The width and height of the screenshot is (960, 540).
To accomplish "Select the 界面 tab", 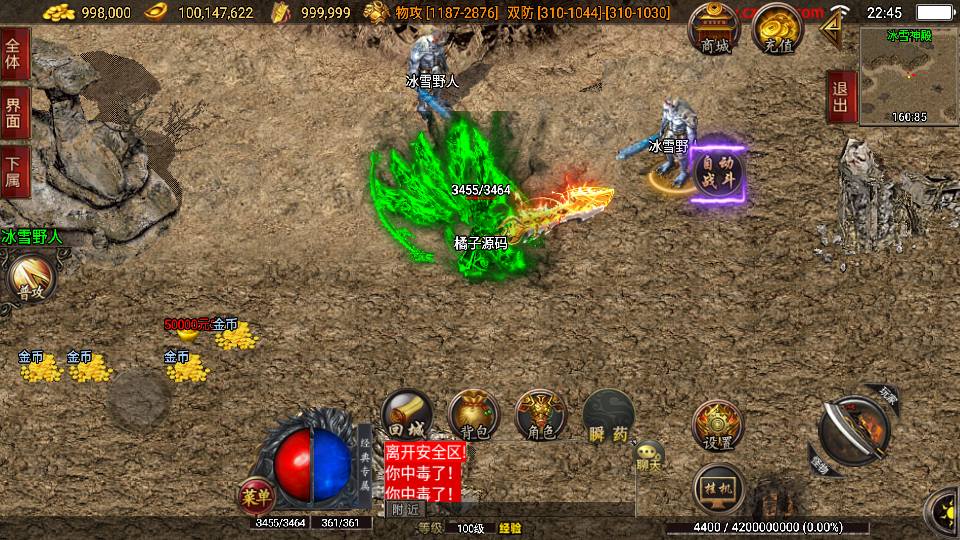I will [x=14, y=111].
